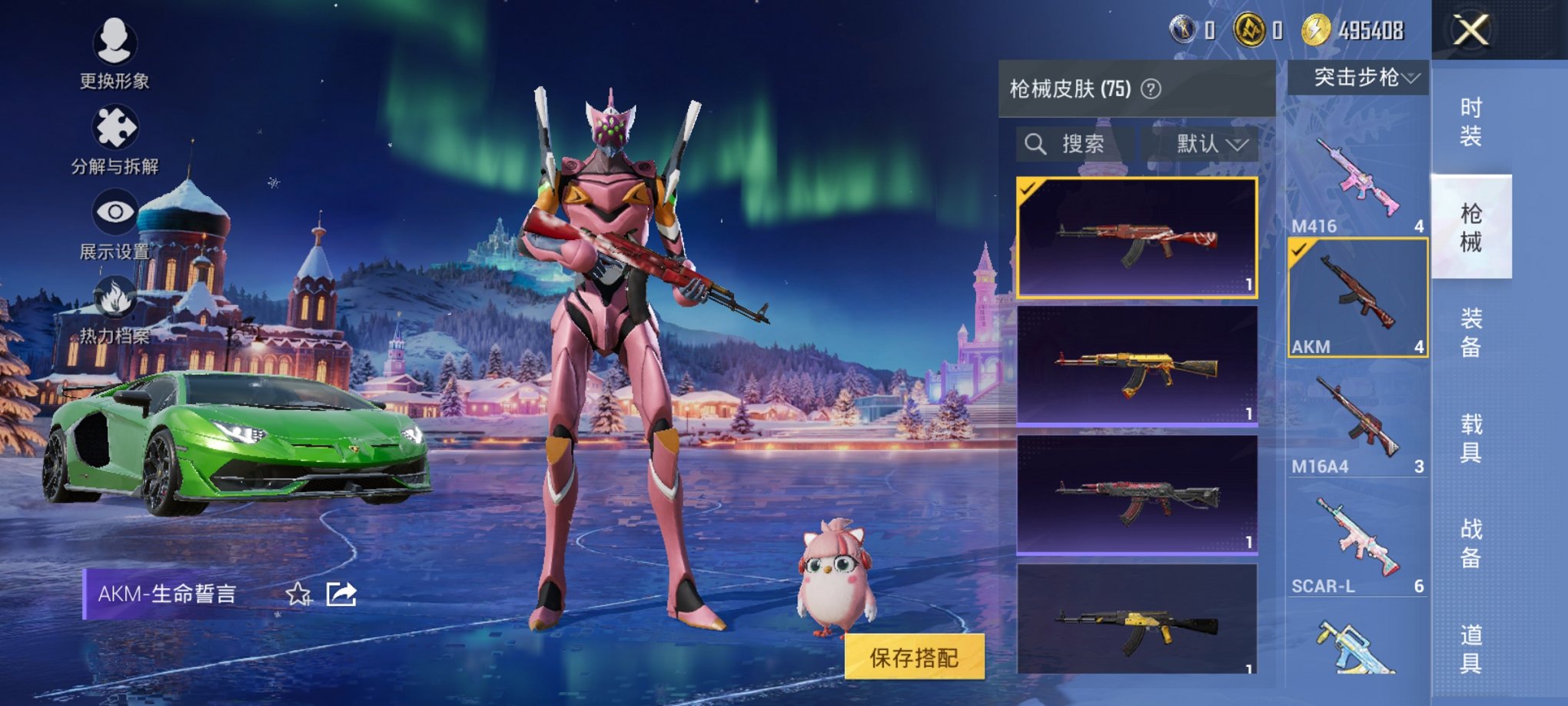
Task: Click the 搜索 search field
Action: pos(1074,144)
